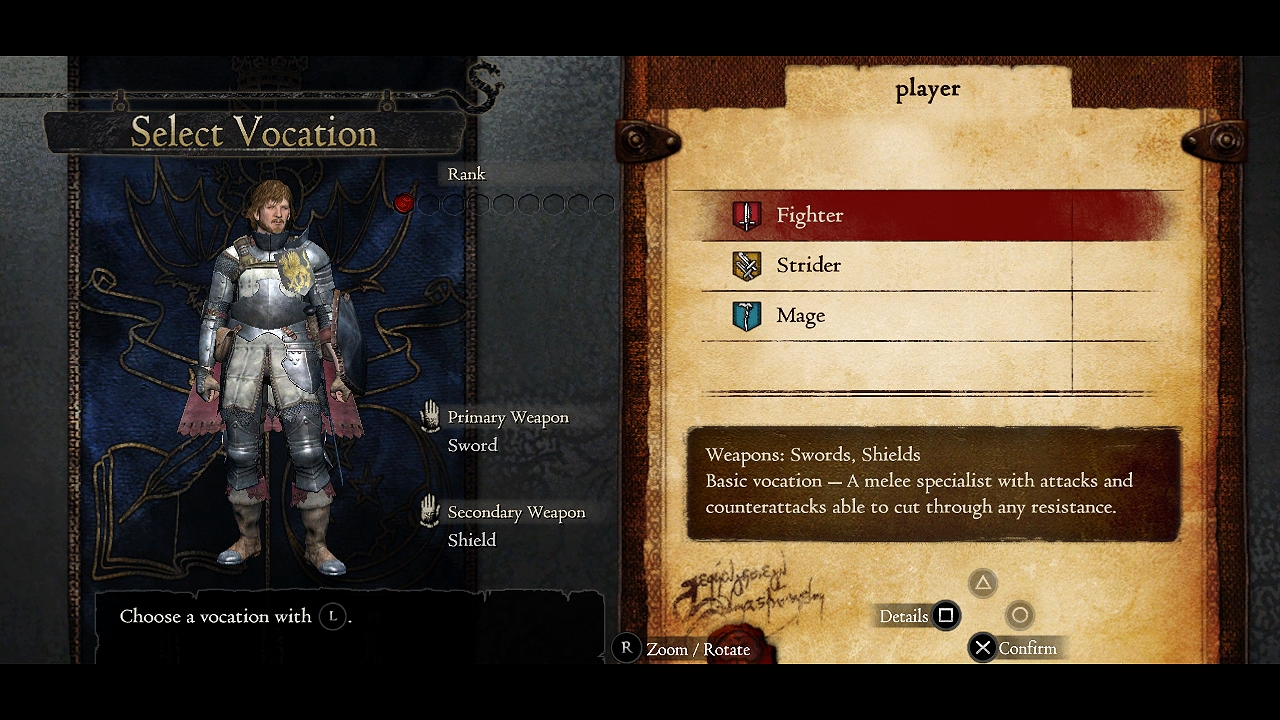Viewport: 1280px width, 720px height.
Task: Select the Fighter vocation
Action: coord(810,215)
